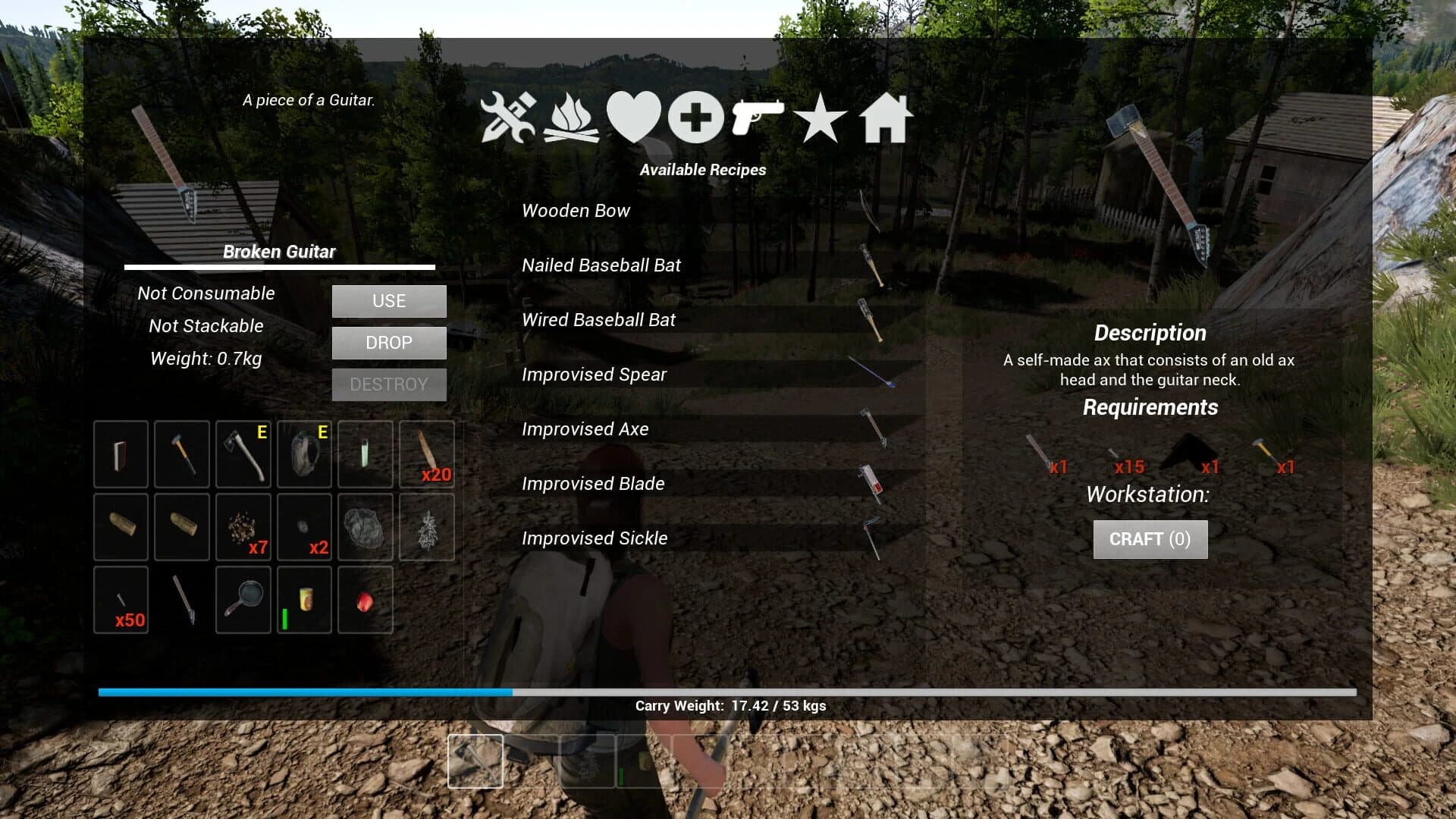The image size is (1456, 819).
Task: Select the frying pan inventory item
Action: tap(243, 600)
